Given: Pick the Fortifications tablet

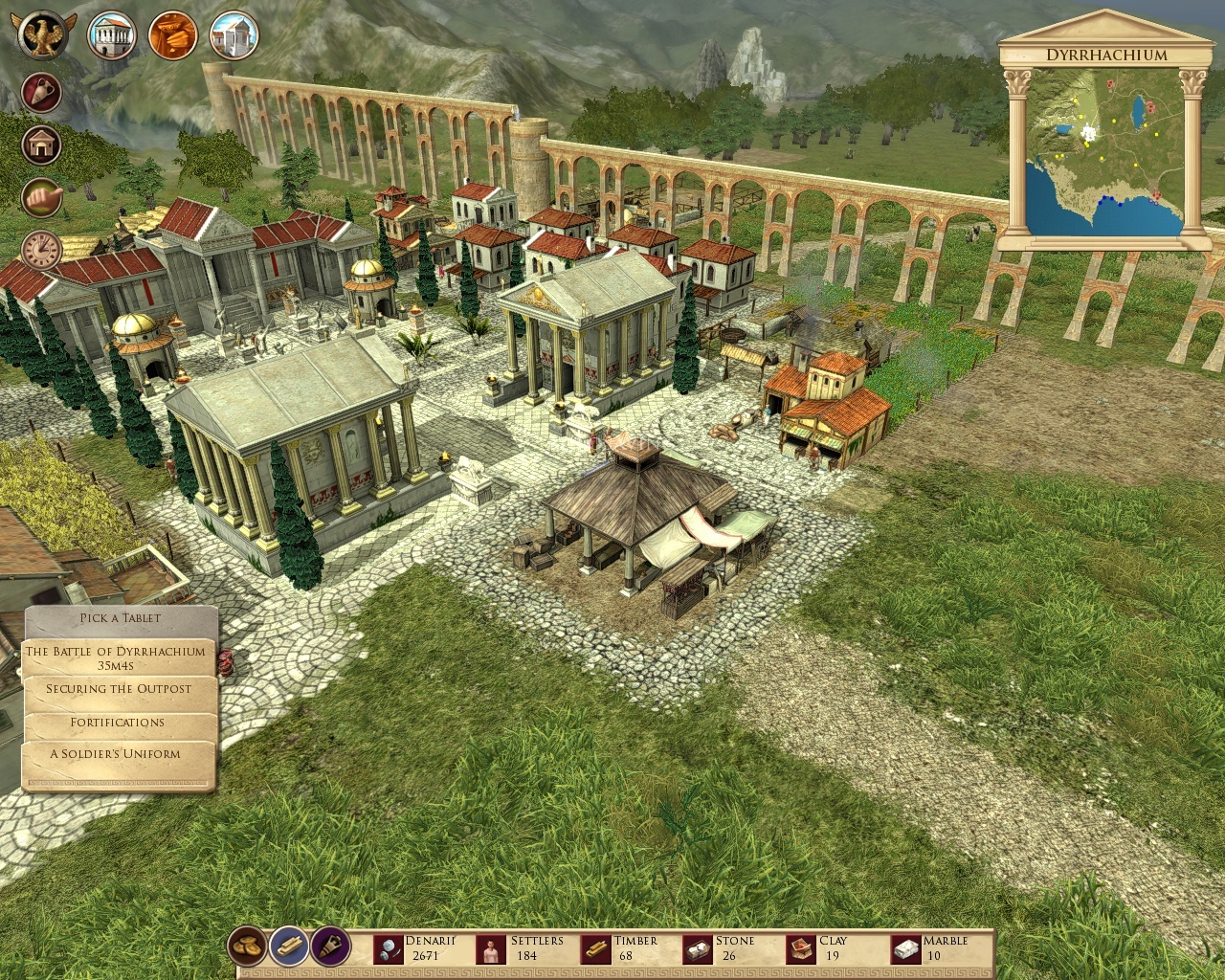Looking at the screenshot, I should (x=117, y=722).
